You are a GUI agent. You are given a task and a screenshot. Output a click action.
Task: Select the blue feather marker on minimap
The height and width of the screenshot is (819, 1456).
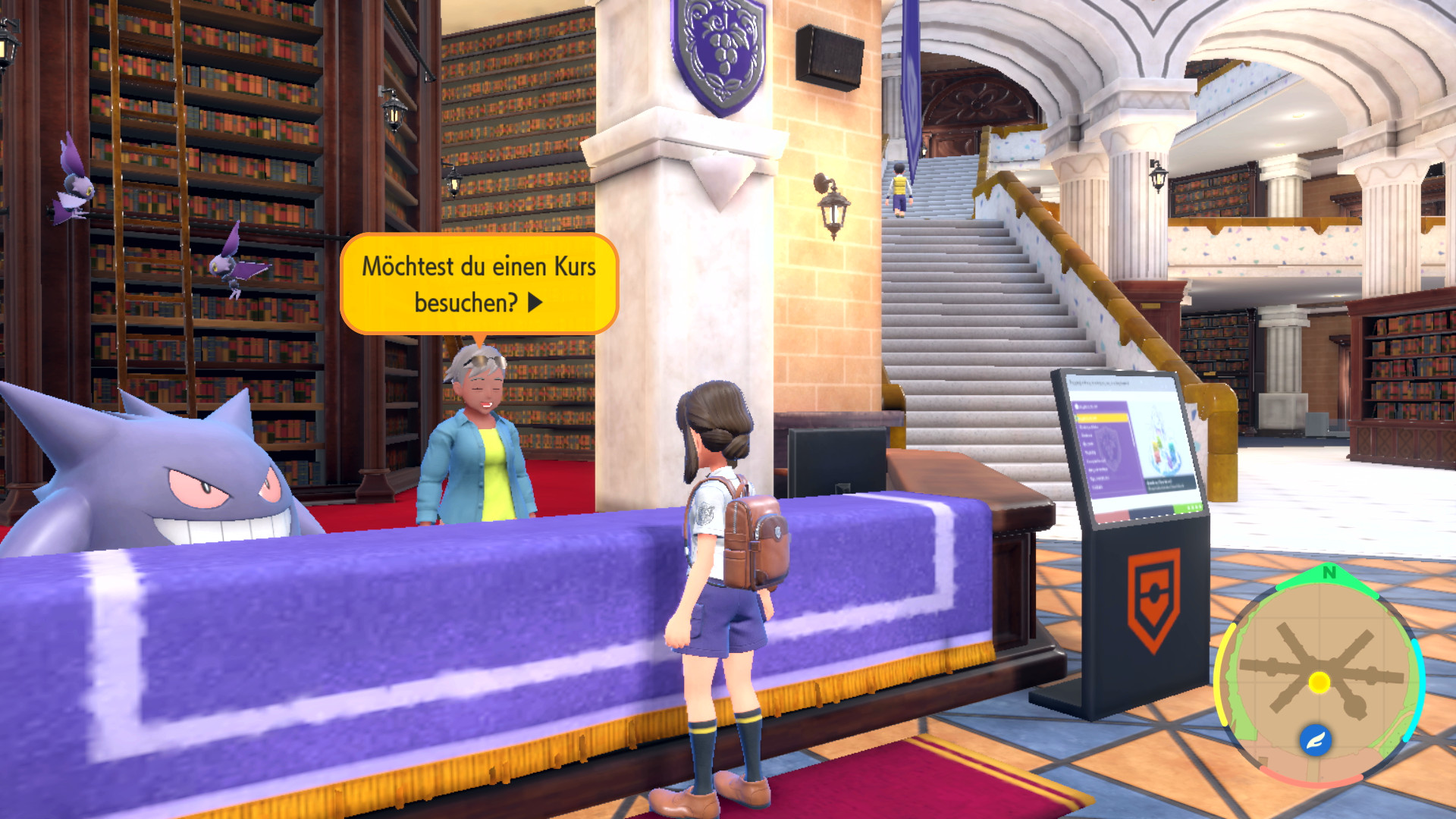(x=1315, y=739)
